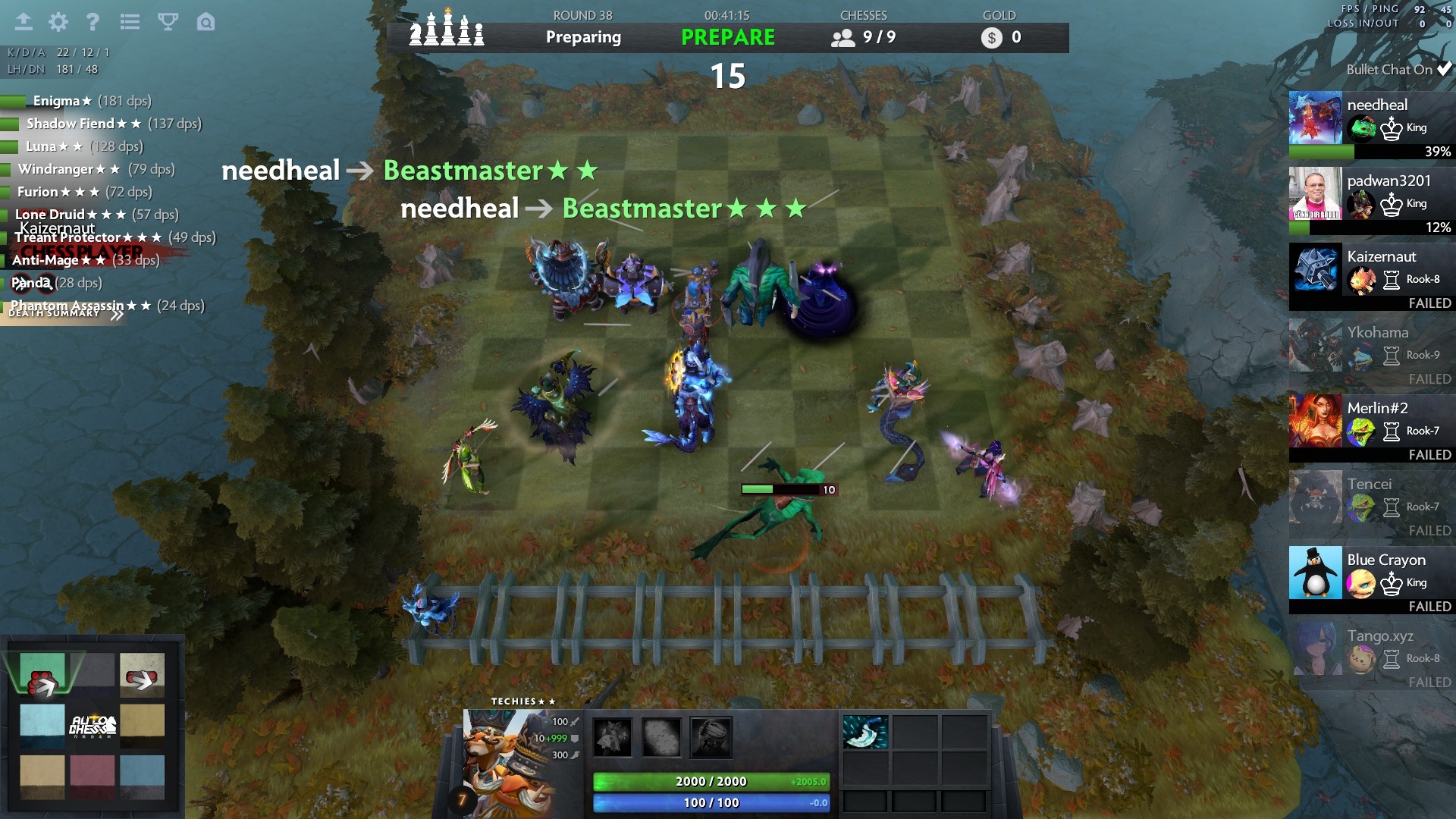Open the settings gear menu
The image size is (1456, 819).
tap(58, 22)
